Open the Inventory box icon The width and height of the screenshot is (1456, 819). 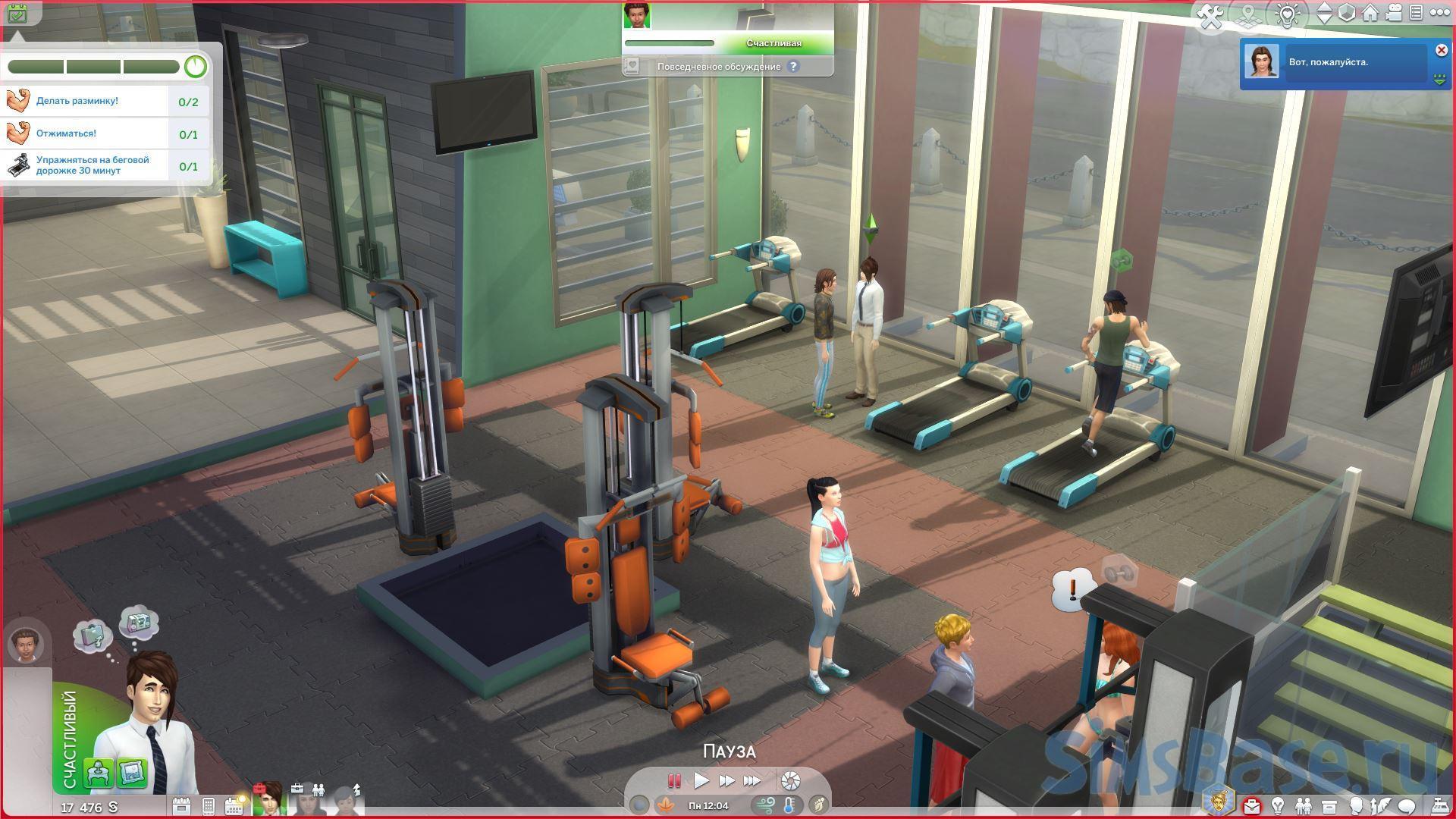pyautogui.click(x=1329, y=805)
